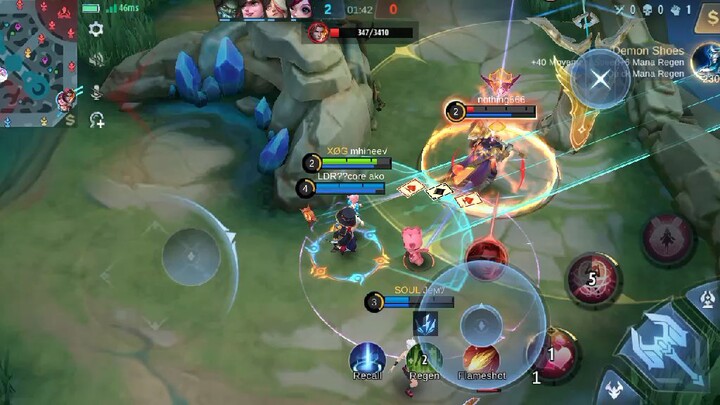
Task: Toggle the speaker sound icon
Action: point(97,62)
